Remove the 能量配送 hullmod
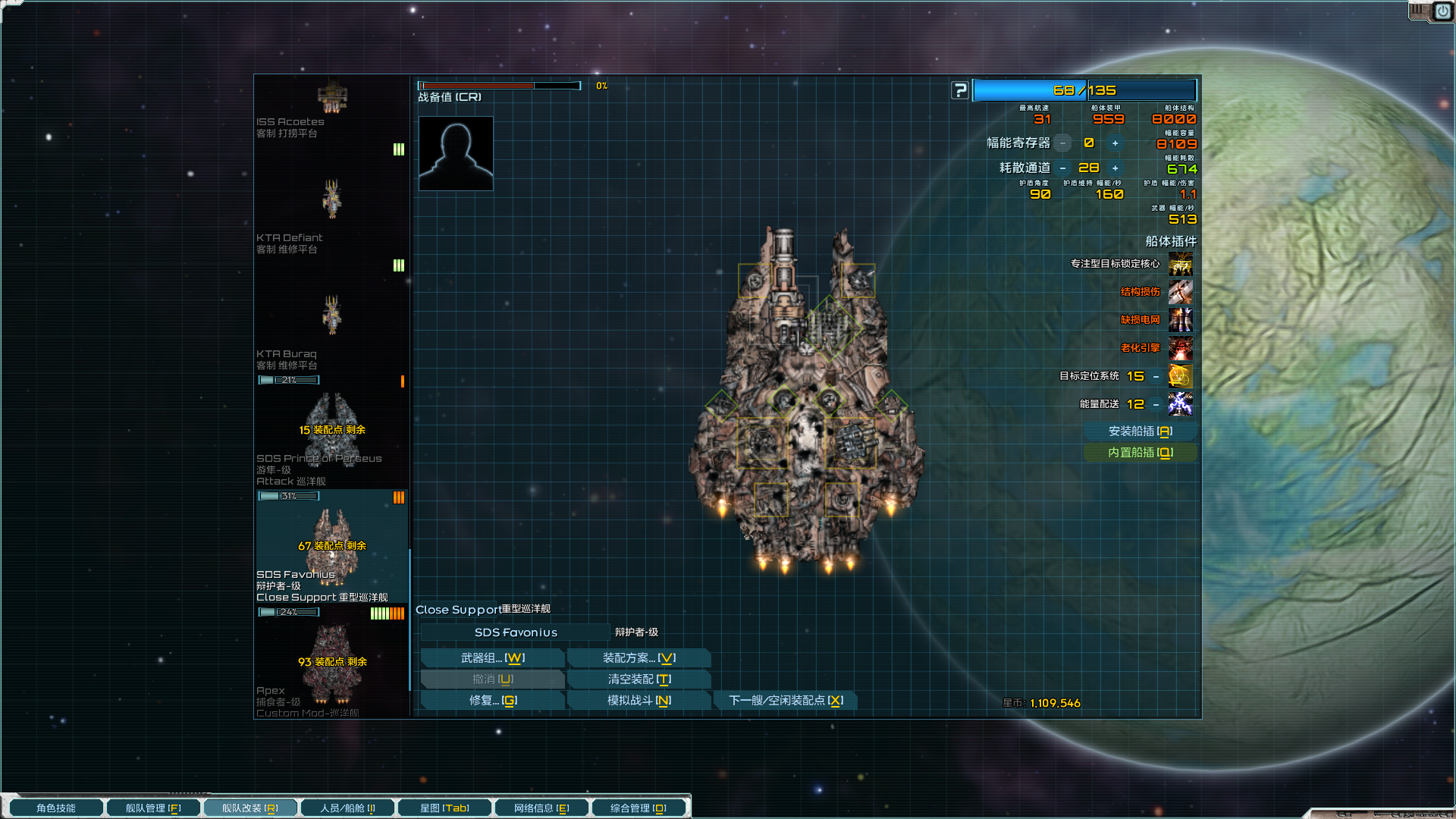1456x819 pixels. coord(1156,404)
